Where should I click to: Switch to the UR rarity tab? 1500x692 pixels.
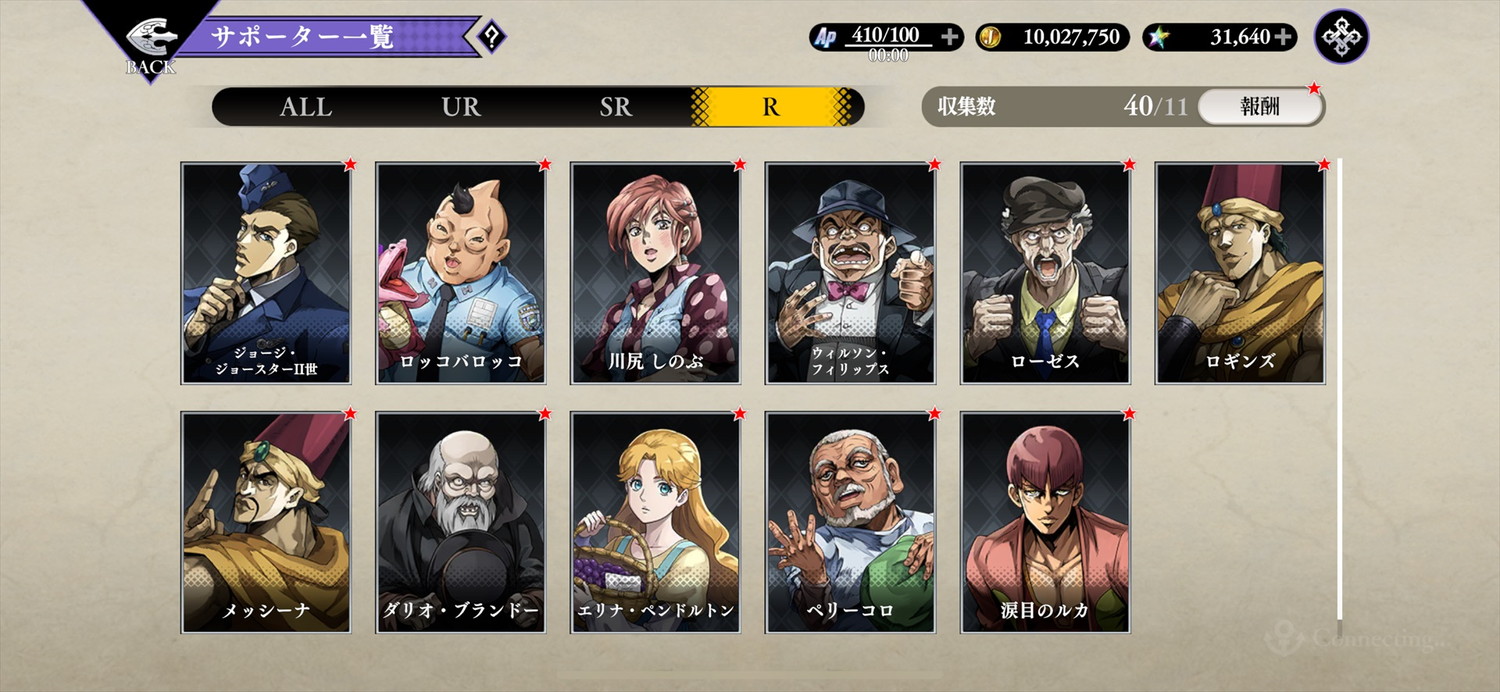[x=461, y=107]
